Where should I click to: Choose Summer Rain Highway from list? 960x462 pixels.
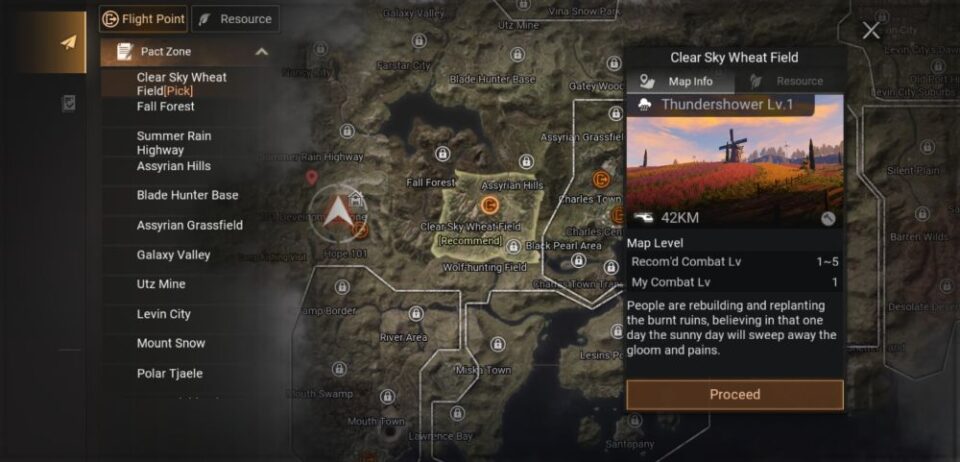point(174,143)
